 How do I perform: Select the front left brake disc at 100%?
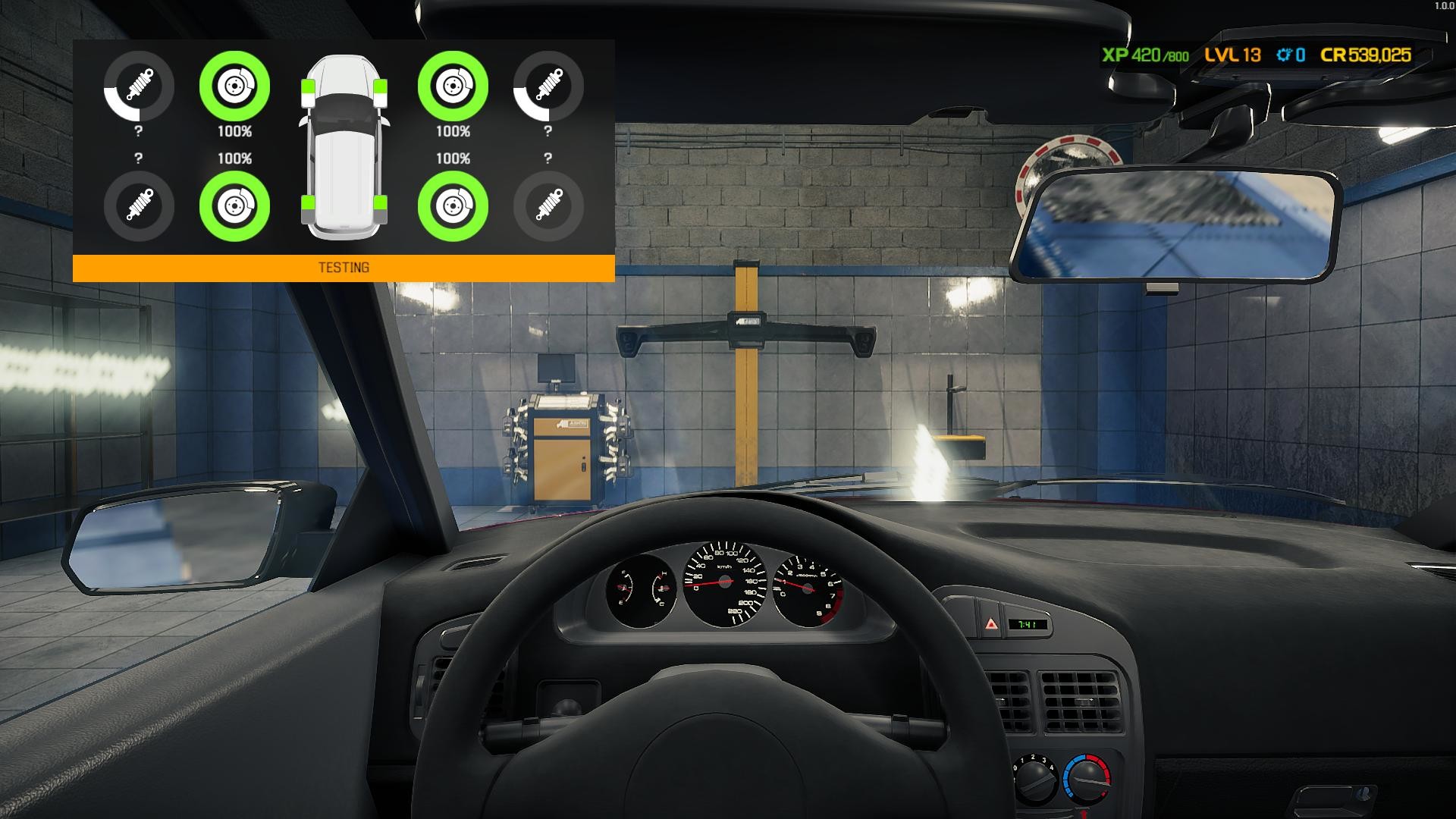[235, 87]
